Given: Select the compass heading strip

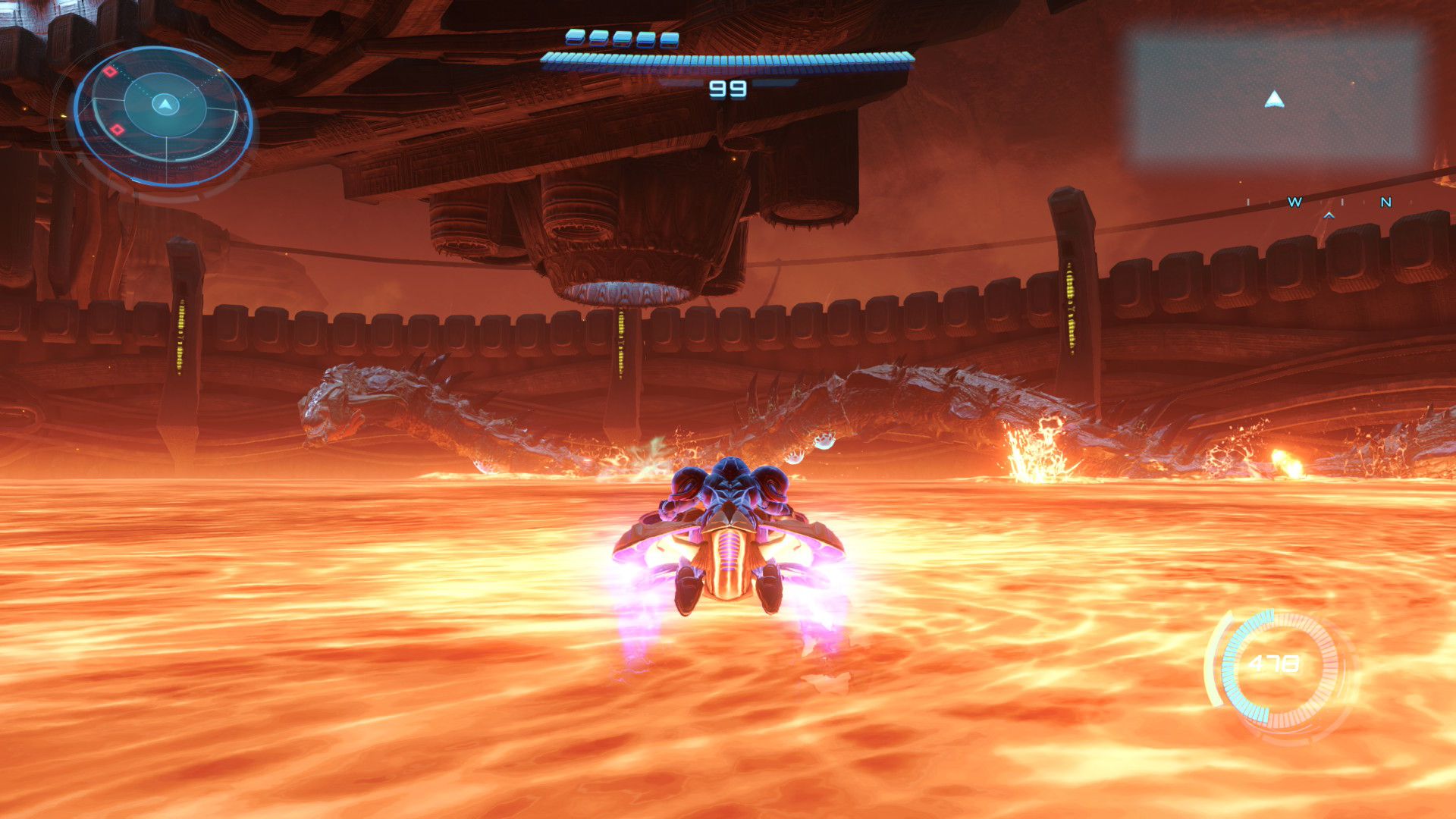Looking at the screenshot, I should tap(1319, 203).
